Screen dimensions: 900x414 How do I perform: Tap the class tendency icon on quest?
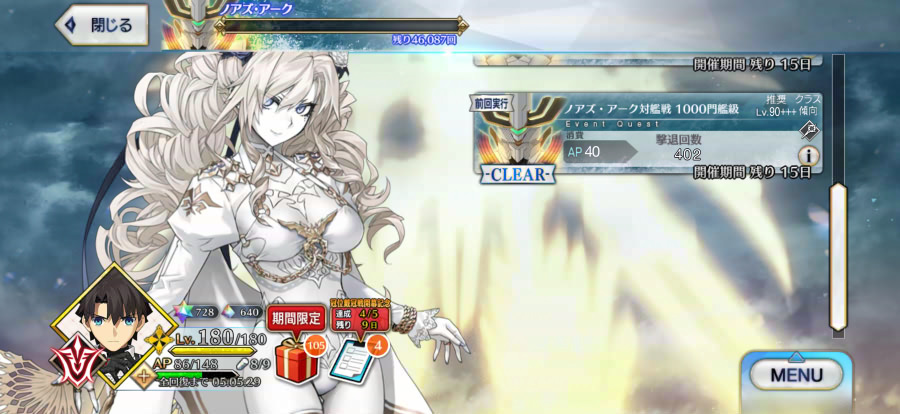(x=807, y=129)
